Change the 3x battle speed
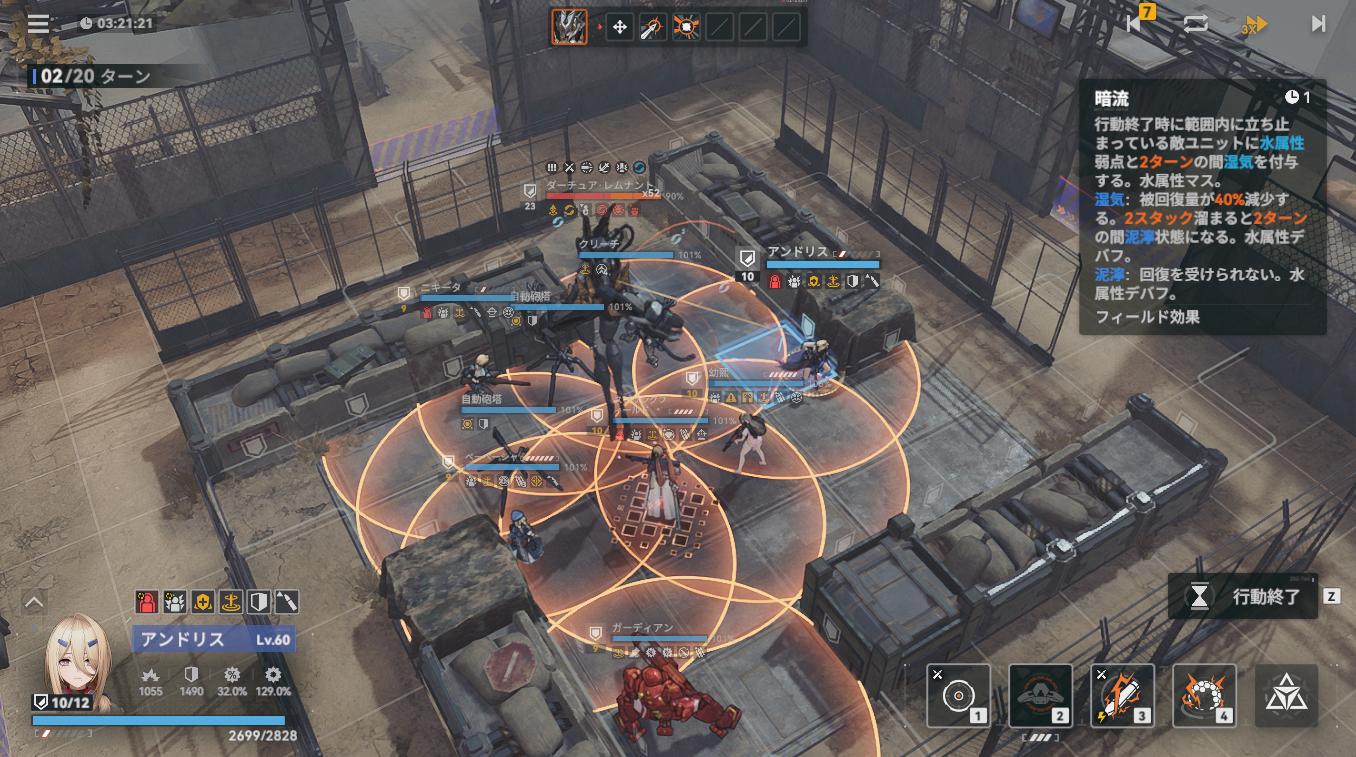1356x757 pixels. [x=1254, y=25]
